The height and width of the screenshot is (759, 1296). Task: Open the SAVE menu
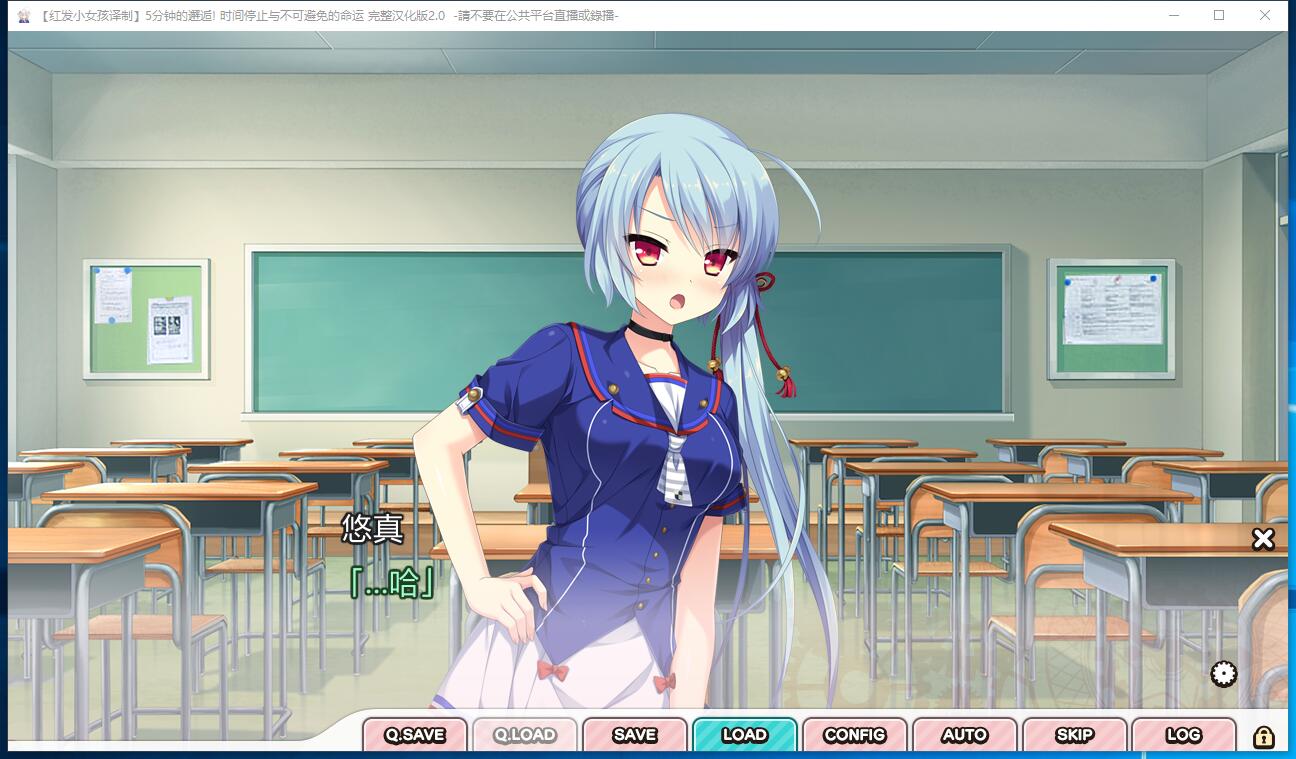coord(635,735)
